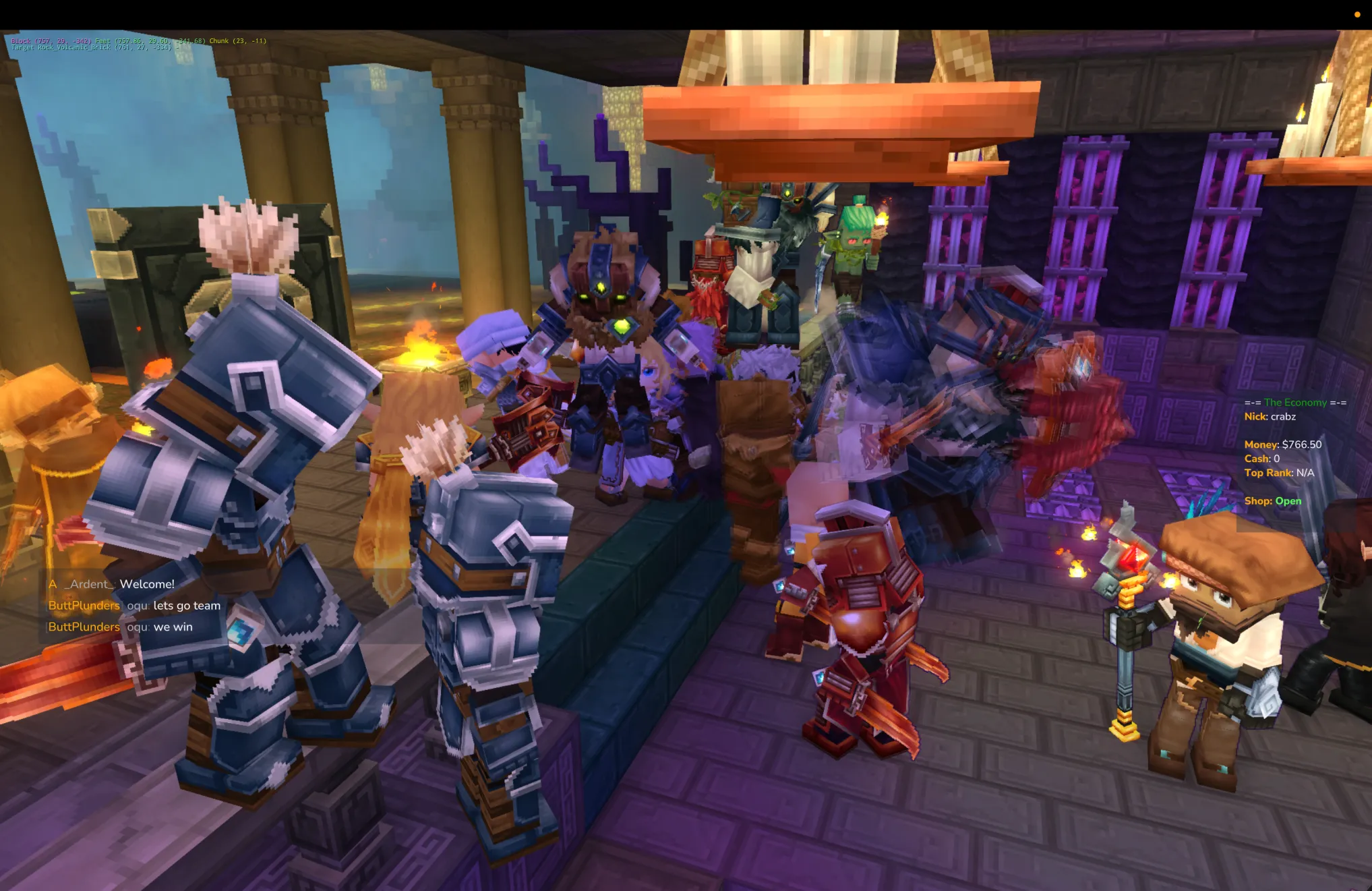
Task: Select ButtPlunders' 'lets go team' message
Action: point(133,605)
